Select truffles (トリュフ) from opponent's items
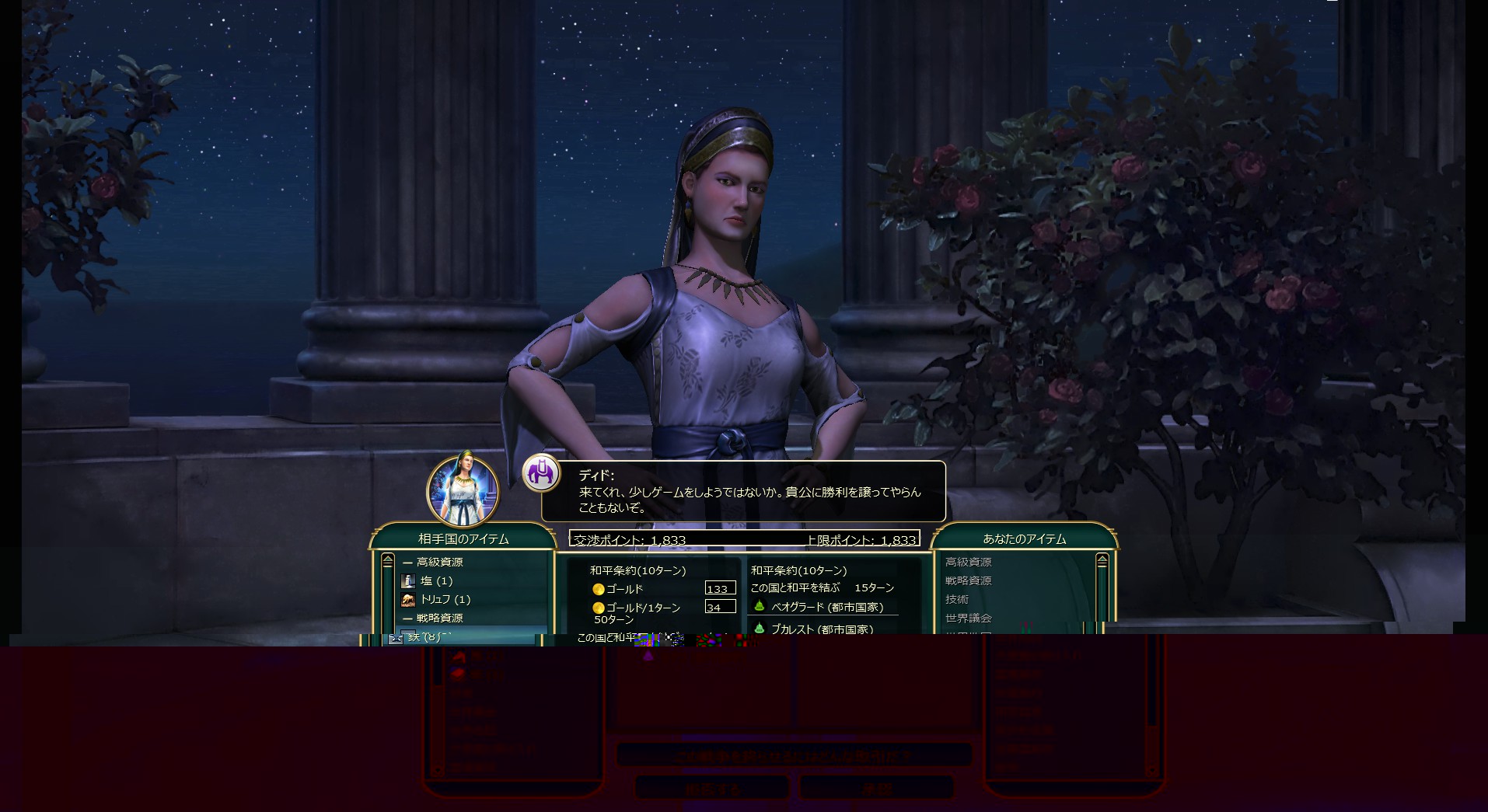 445,600
